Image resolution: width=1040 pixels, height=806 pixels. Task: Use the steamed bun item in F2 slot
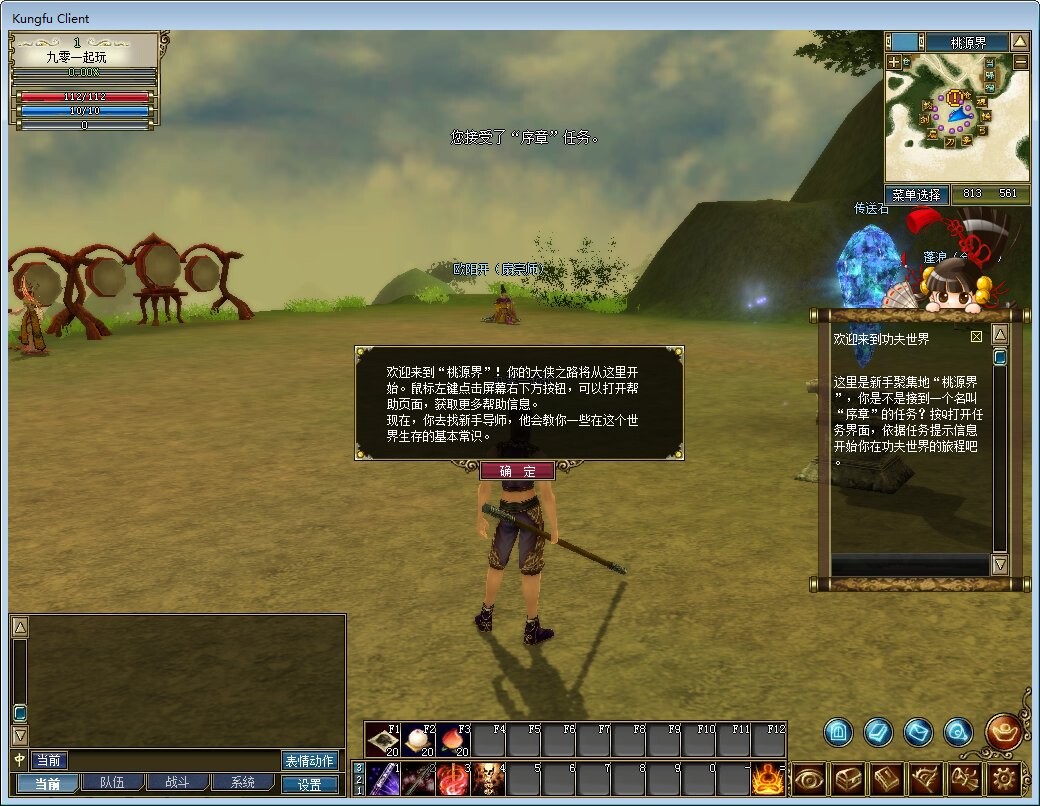(x=419, y=741)
